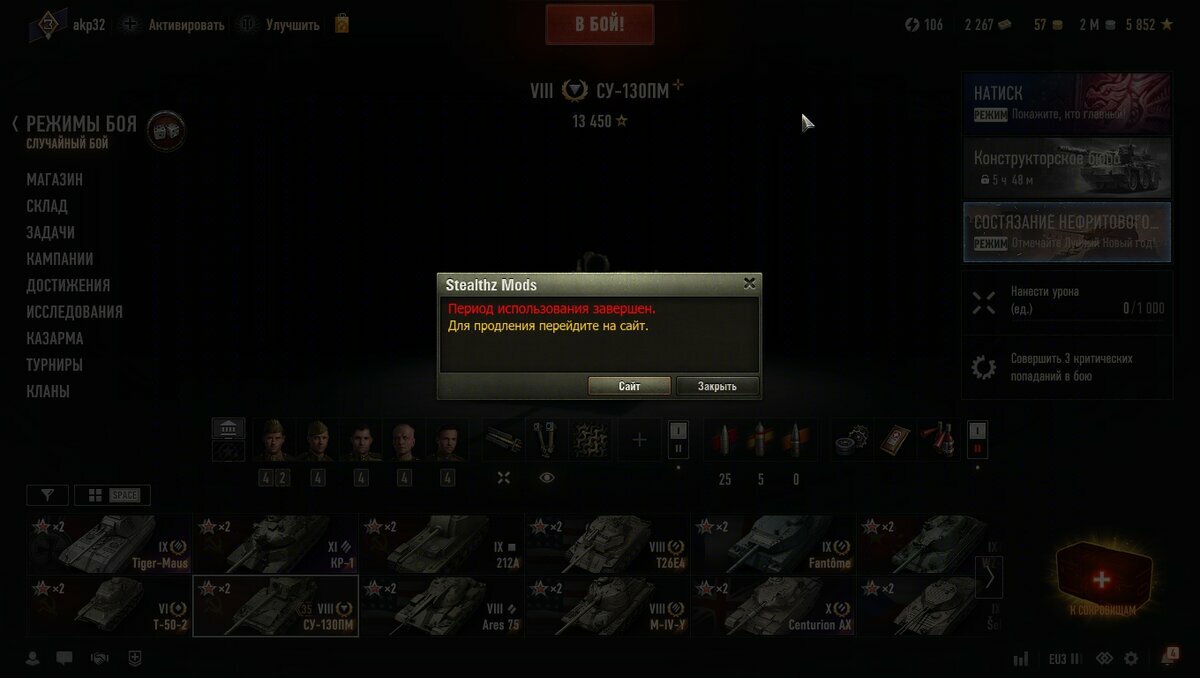The width and height of the screenshot is (1200, 678).
Task: Go to ТУРНИРЫ
Action: 55,365
